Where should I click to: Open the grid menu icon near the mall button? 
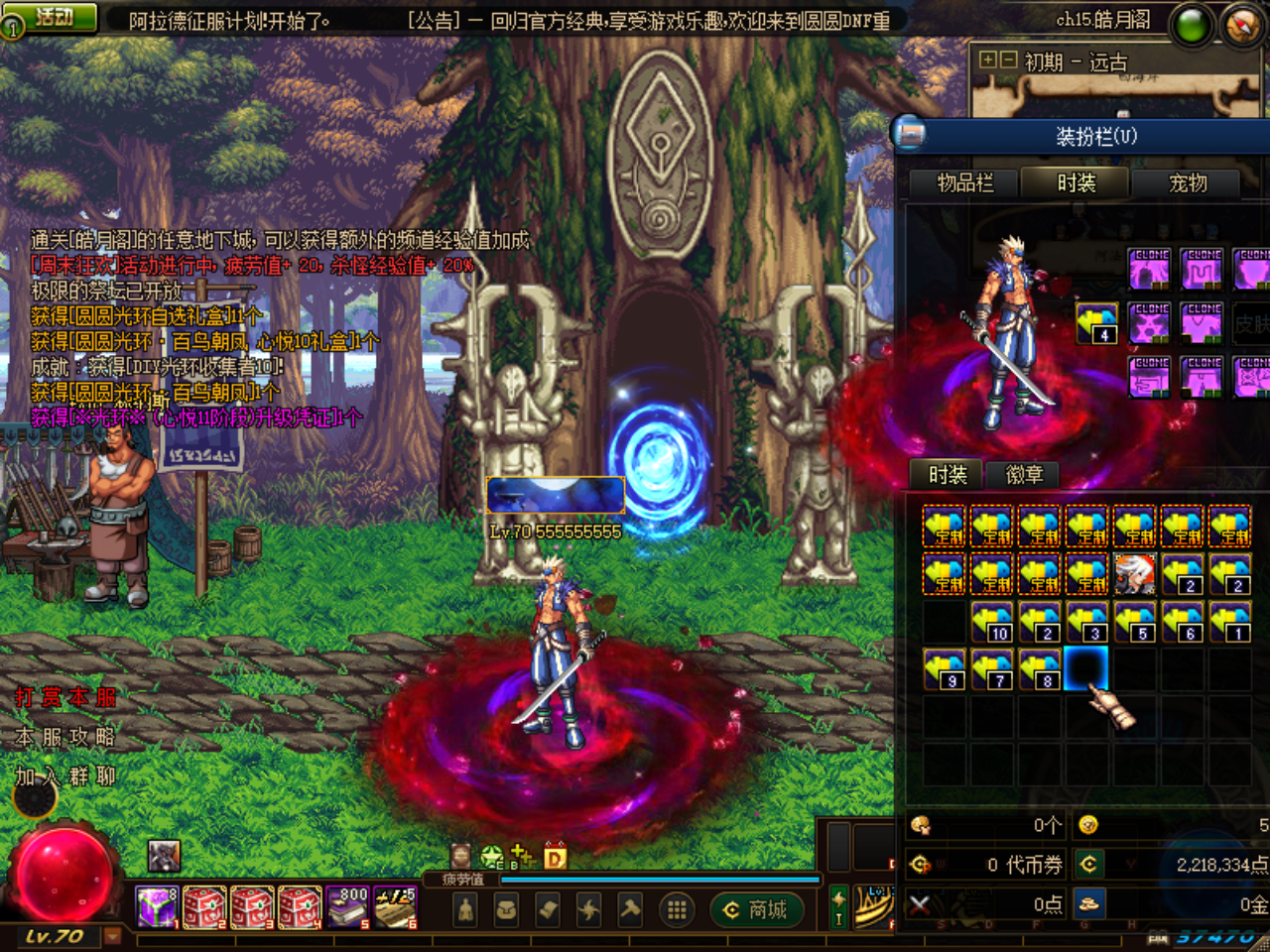(679, 909)
